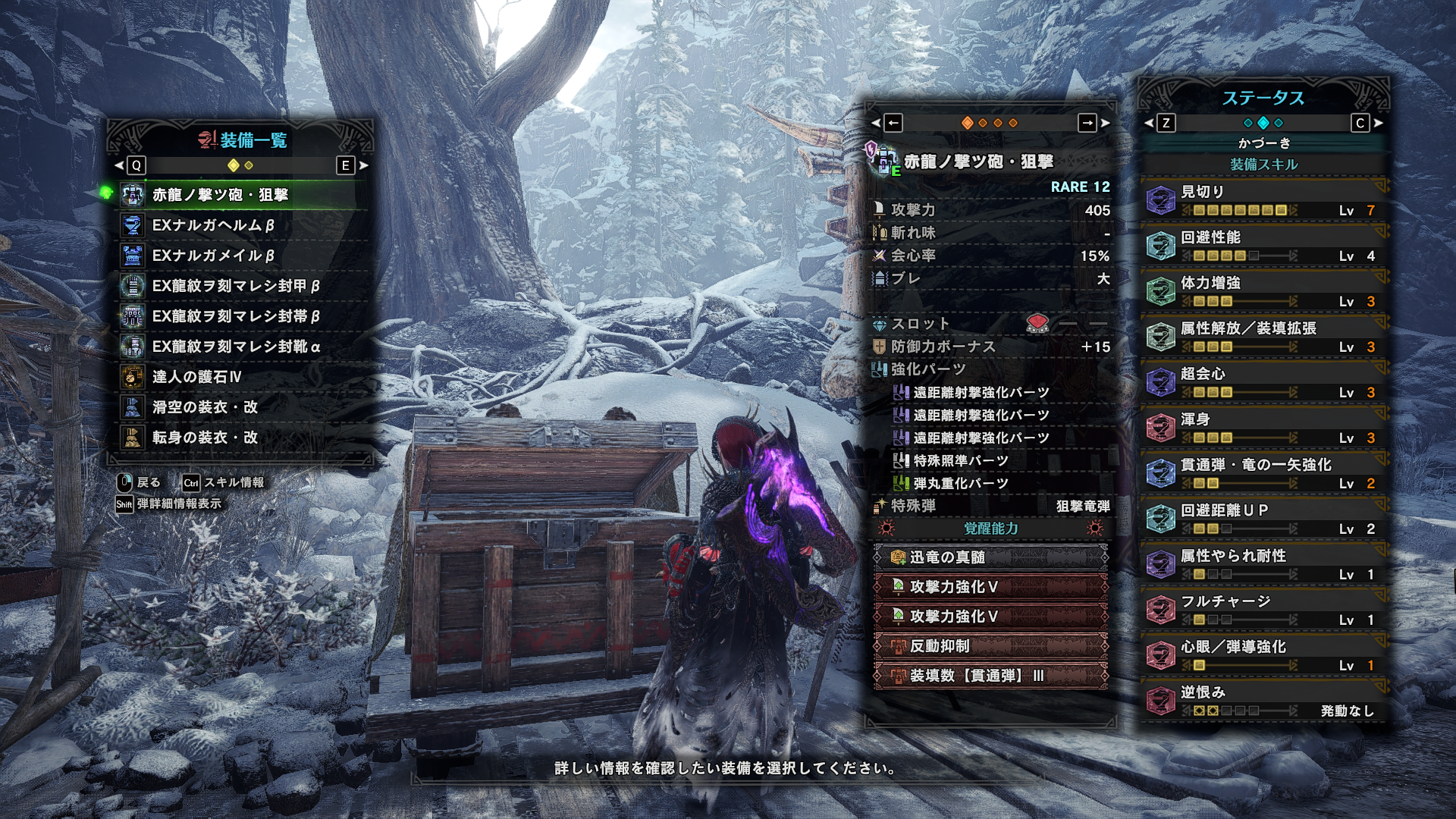
Task: Select the 達人の護石IV charm icon
Action: (135, 378)
